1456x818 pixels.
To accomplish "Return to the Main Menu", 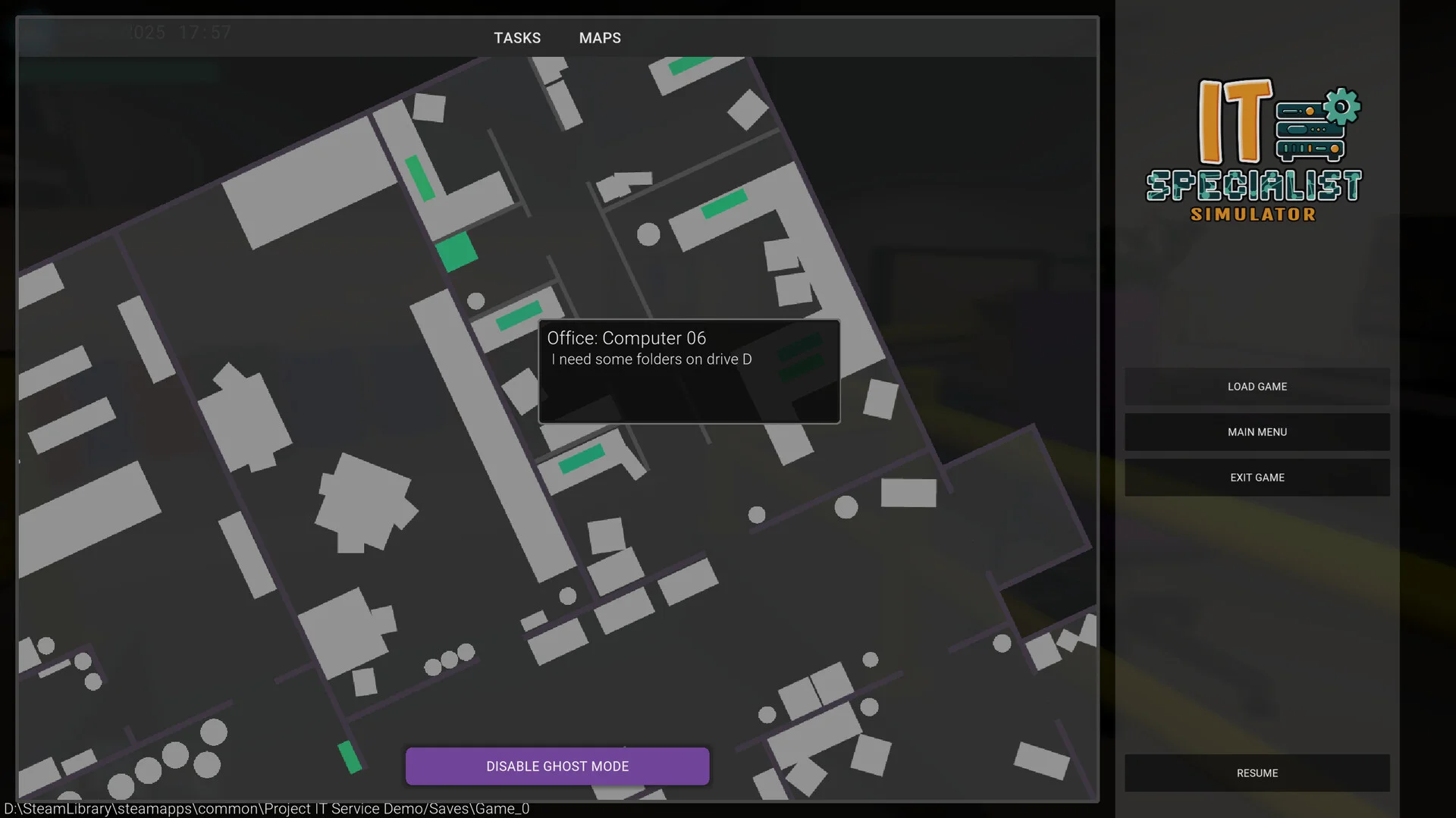I will pyautogui.click(x=1257, y=432).
